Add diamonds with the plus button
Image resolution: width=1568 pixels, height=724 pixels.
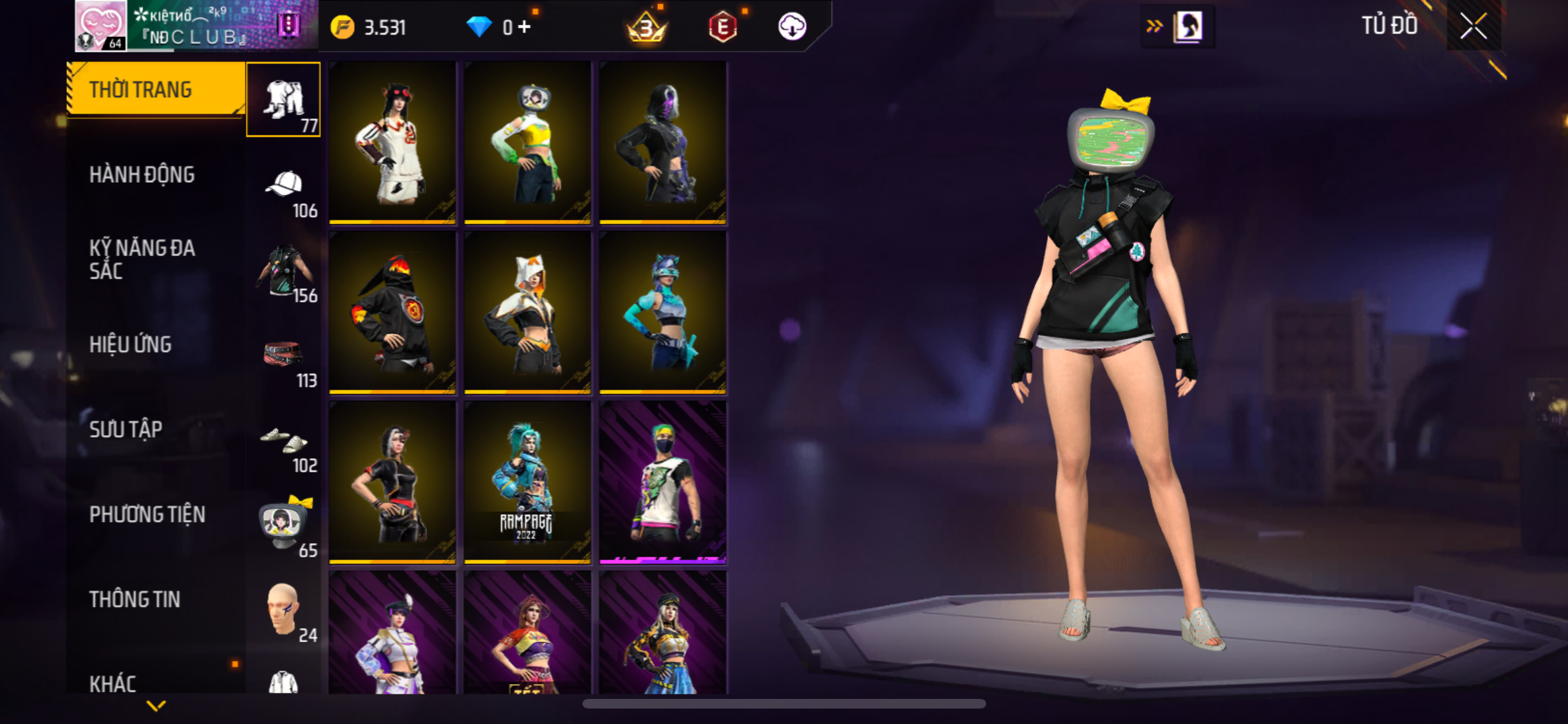(525, 27)
